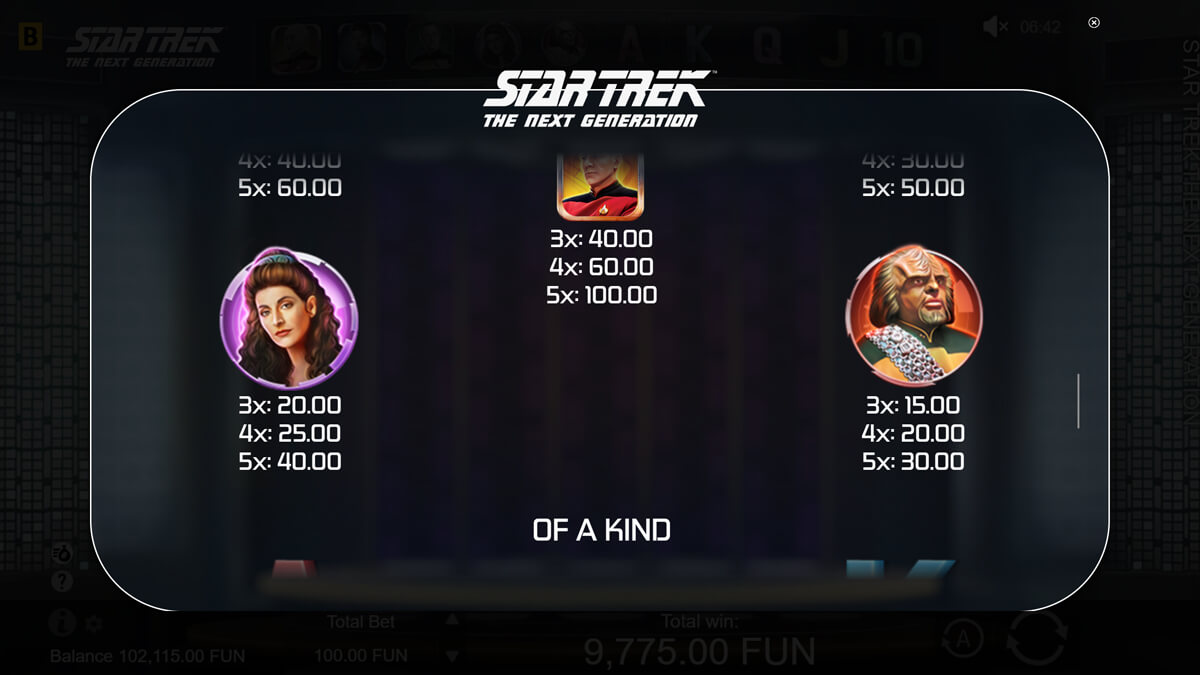Activate the autoplay 'A' button
The width and height of the screenshot is (1200, 675).
(960, 636)
